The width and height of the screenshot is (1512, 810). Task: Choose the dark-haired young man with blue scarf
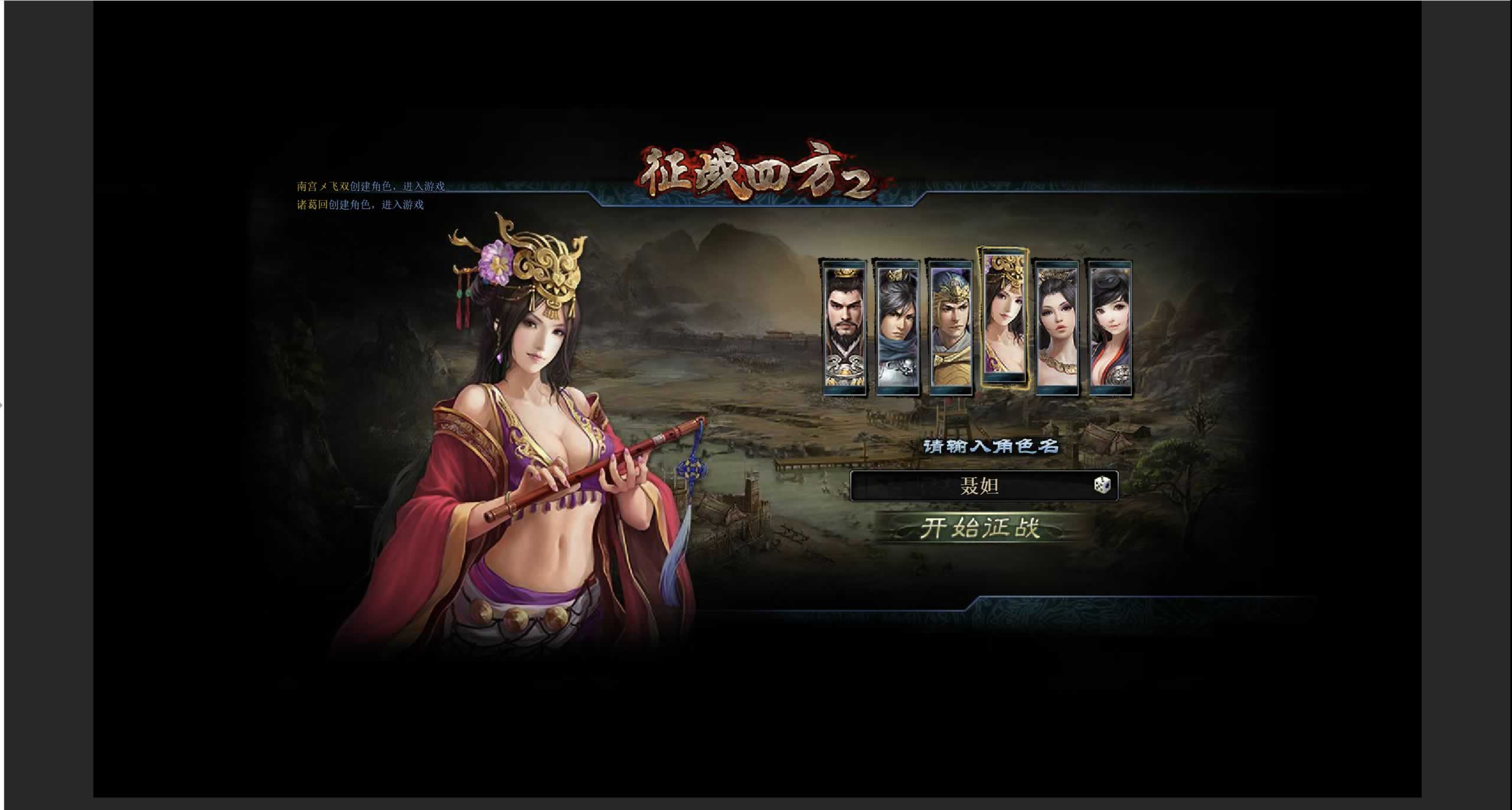[x=897, y=326]
